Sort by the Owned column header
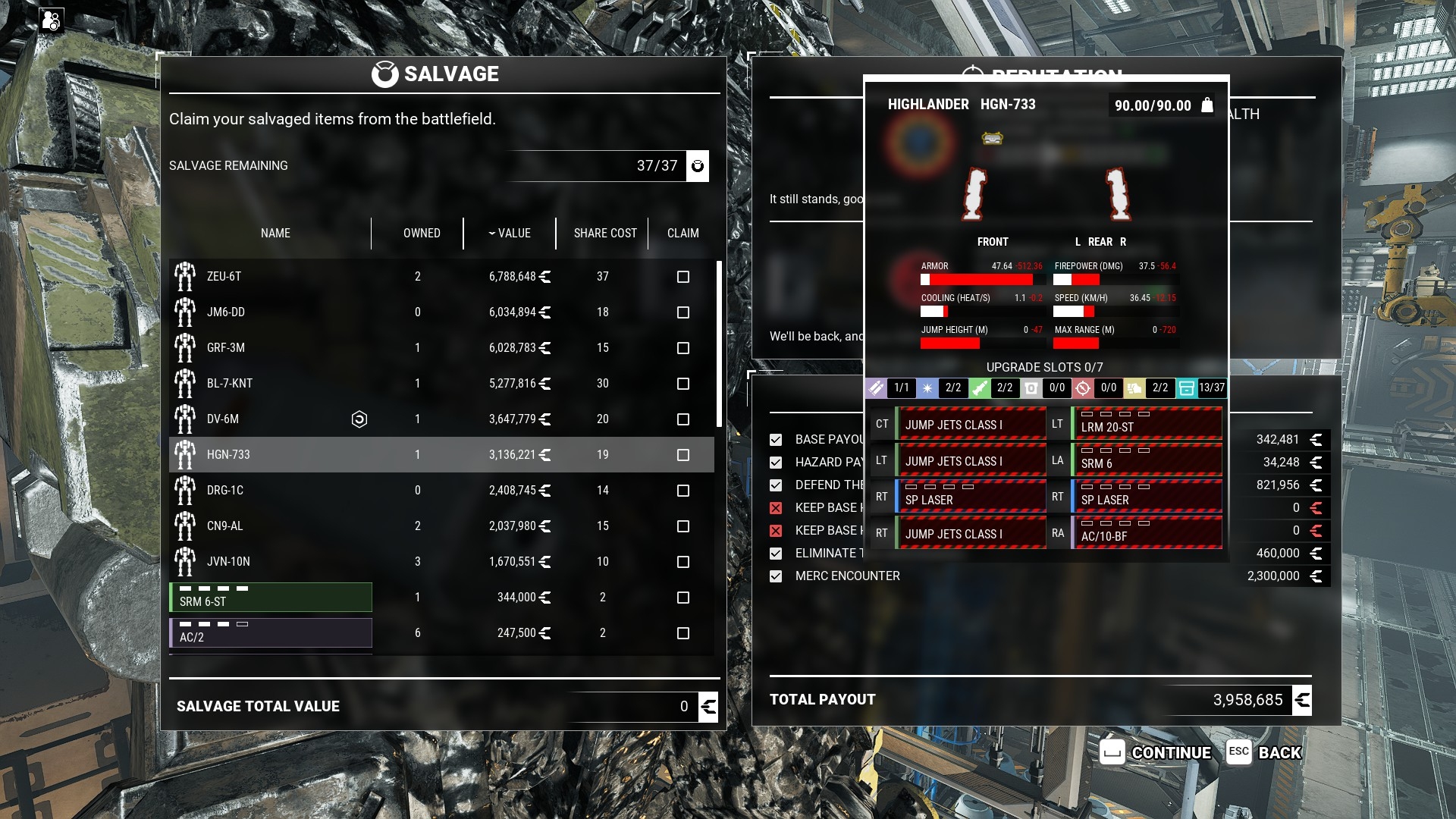Screen dimensions: 1456x819 click(x=422, y=234)
